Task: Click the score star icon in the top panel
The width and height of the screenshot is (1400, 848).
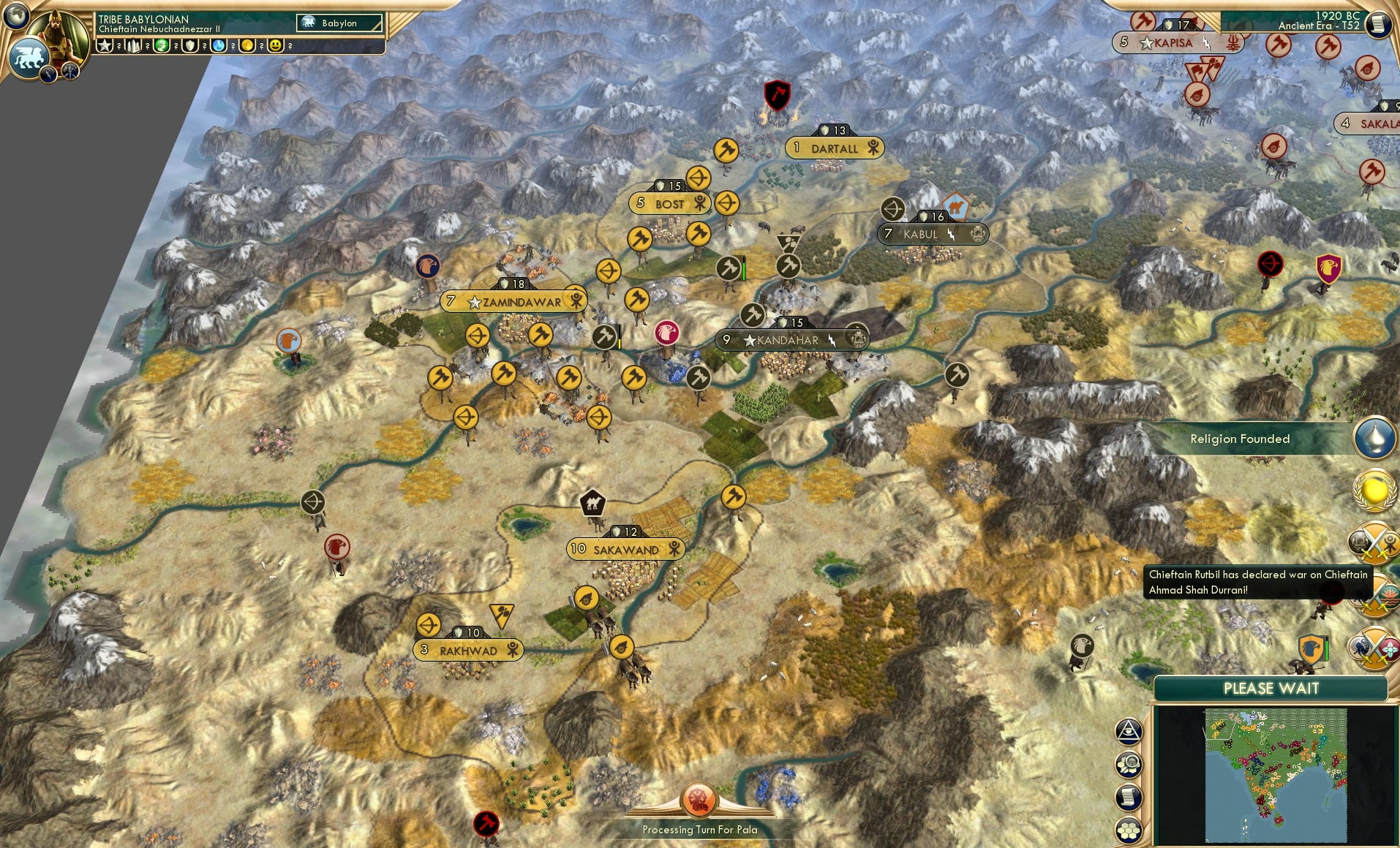Action: [105, 44]
